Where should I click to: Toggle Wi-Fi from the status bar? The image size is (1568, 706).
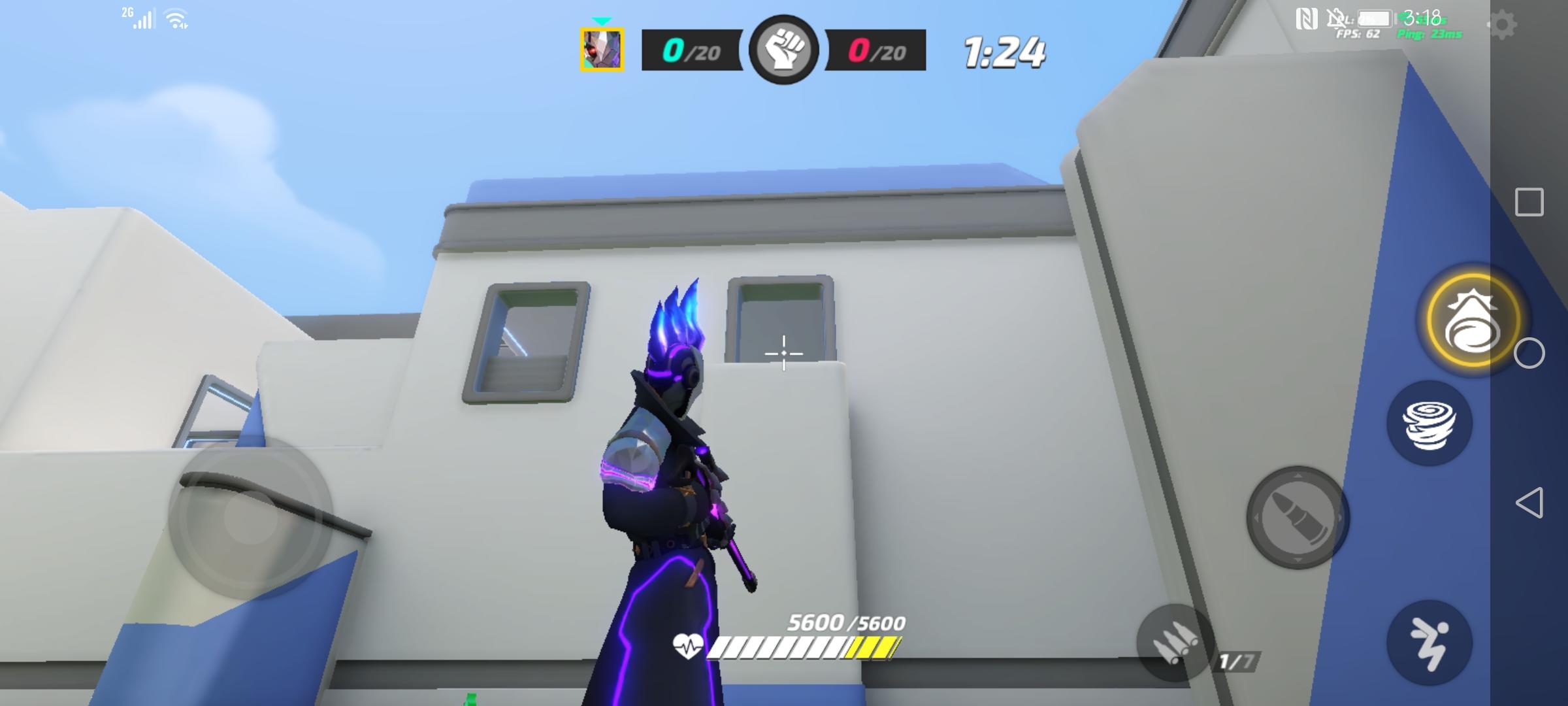tap(176, 17)
